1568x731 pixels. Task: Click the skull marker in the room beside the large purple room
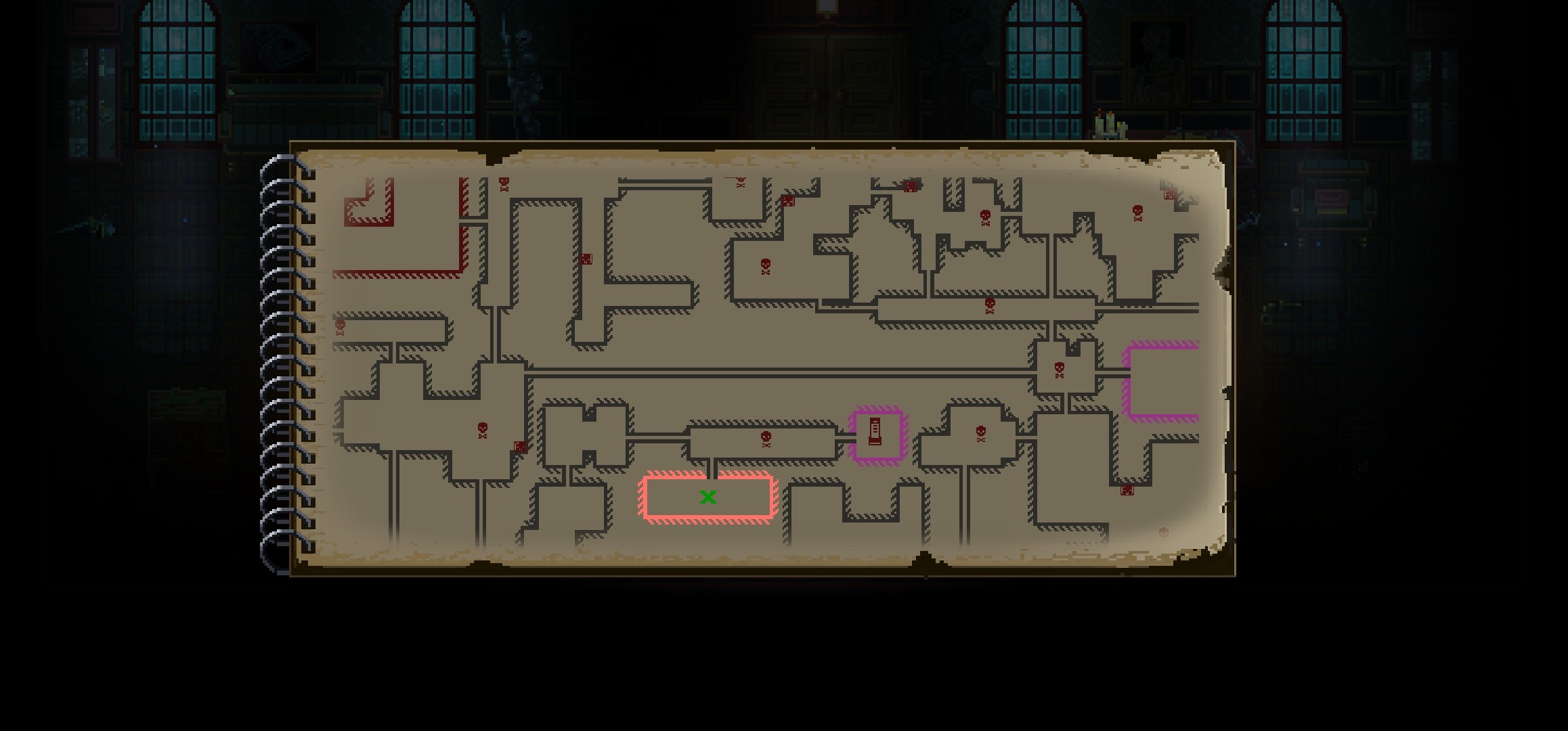coord(1060,370)
